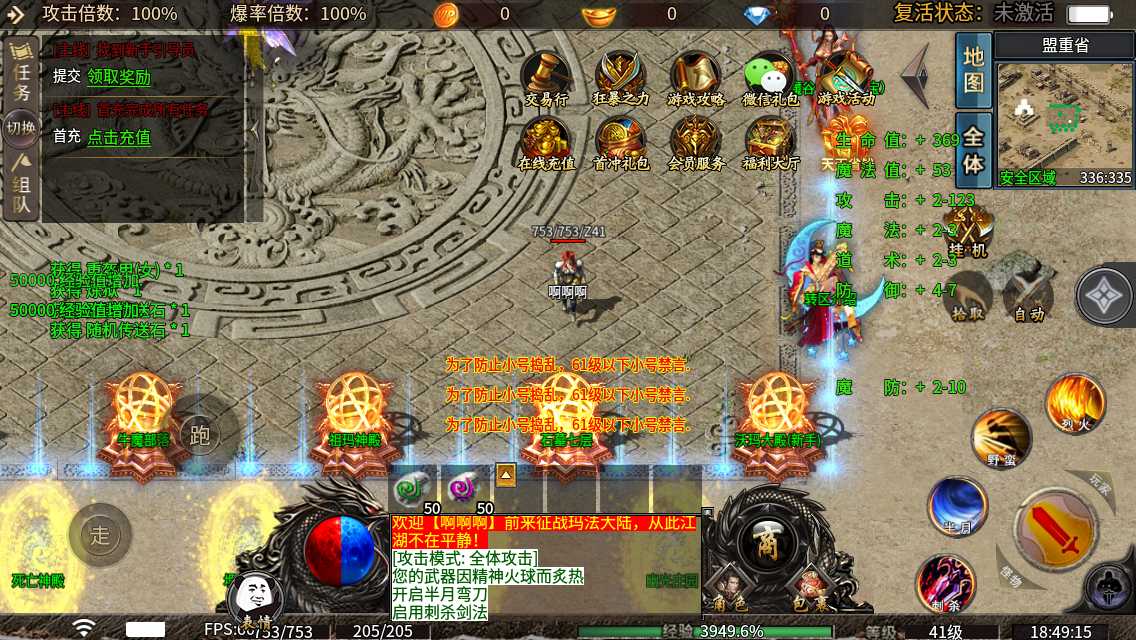Open the 福利大厅 welfare hall
The width and height of the screenshot is (1136, 640).
coord(770,141)
